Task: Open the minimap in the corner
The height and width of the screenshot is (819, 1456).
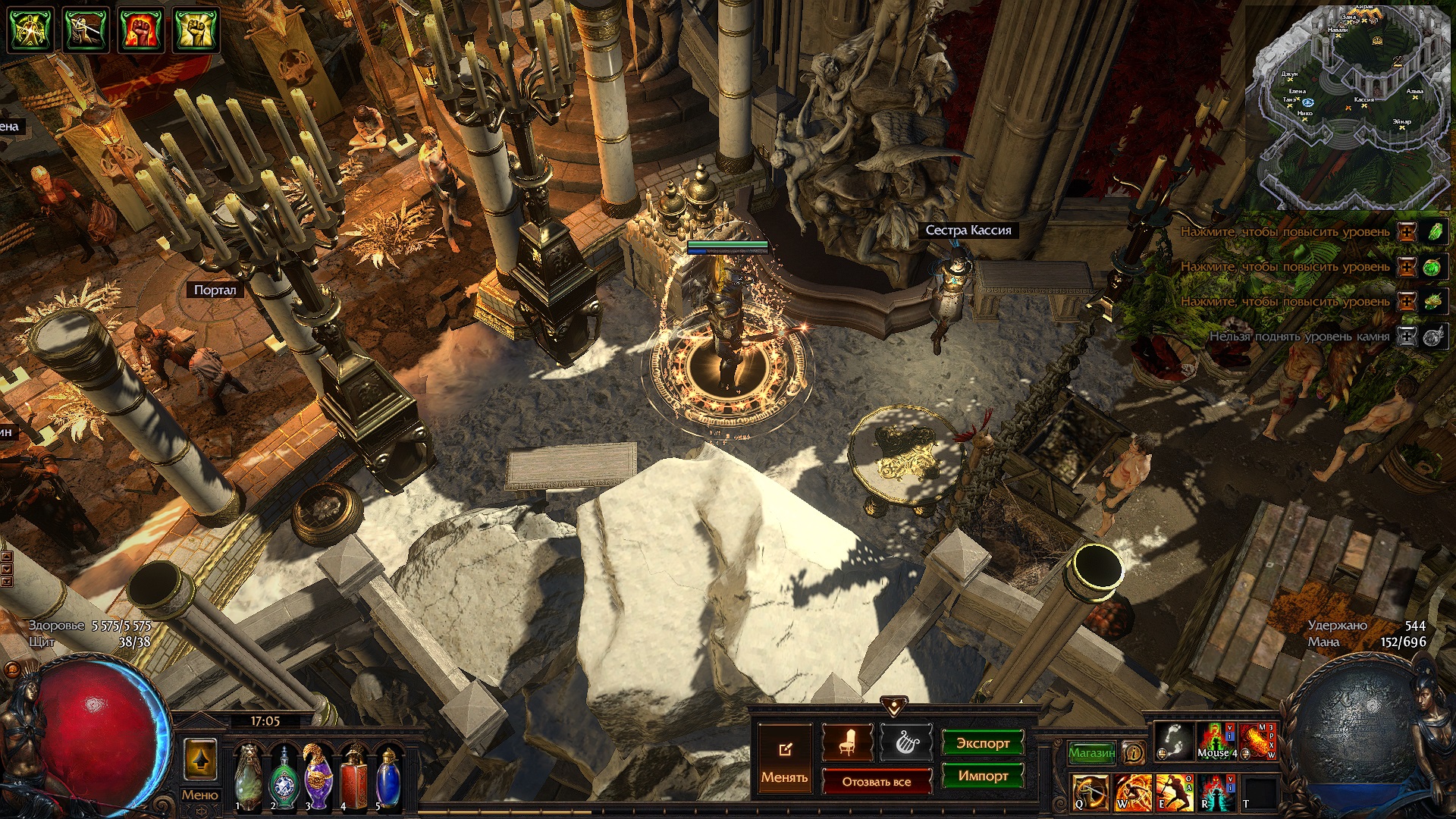Action: (x=1349, y=106)
